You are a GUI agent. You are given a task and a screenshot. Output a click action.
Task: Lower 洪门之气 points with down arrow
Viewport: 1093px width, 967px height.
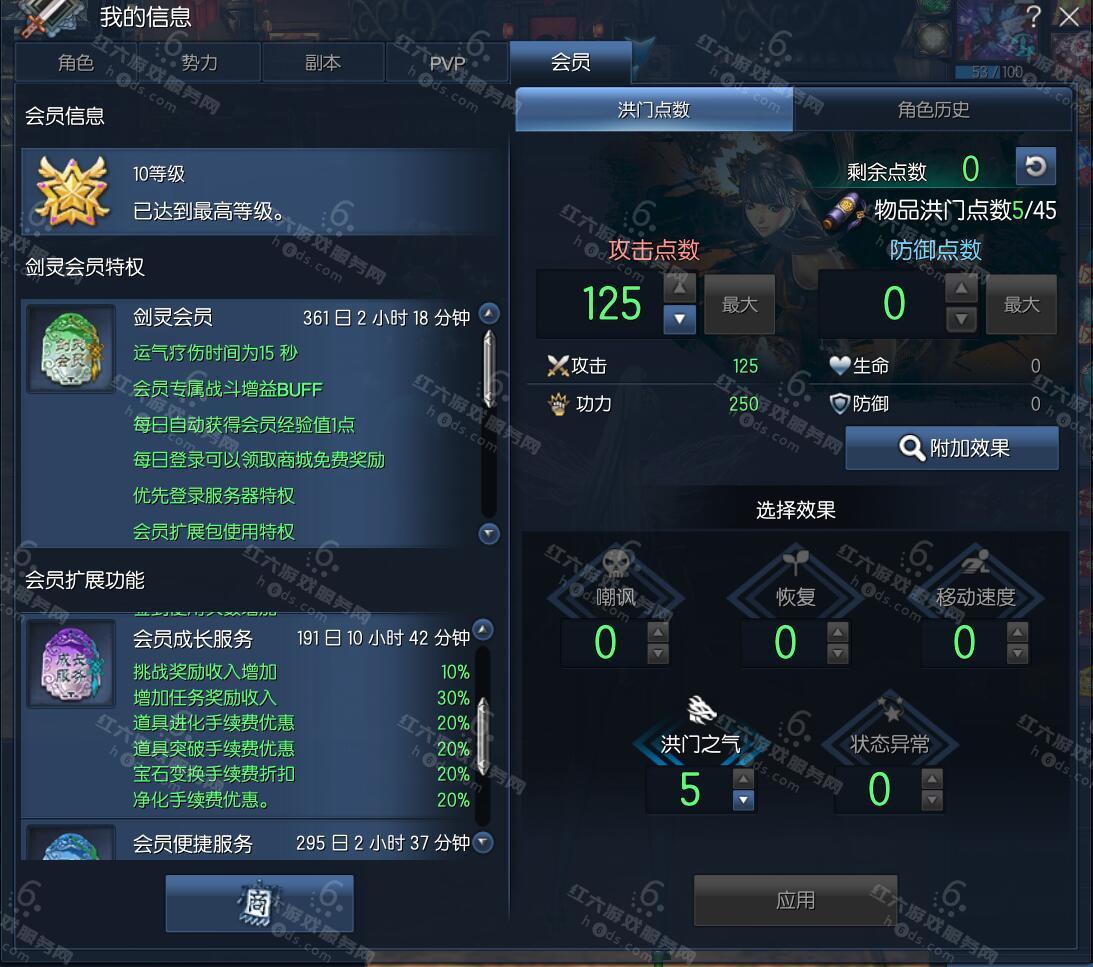[x=743, y=800]
